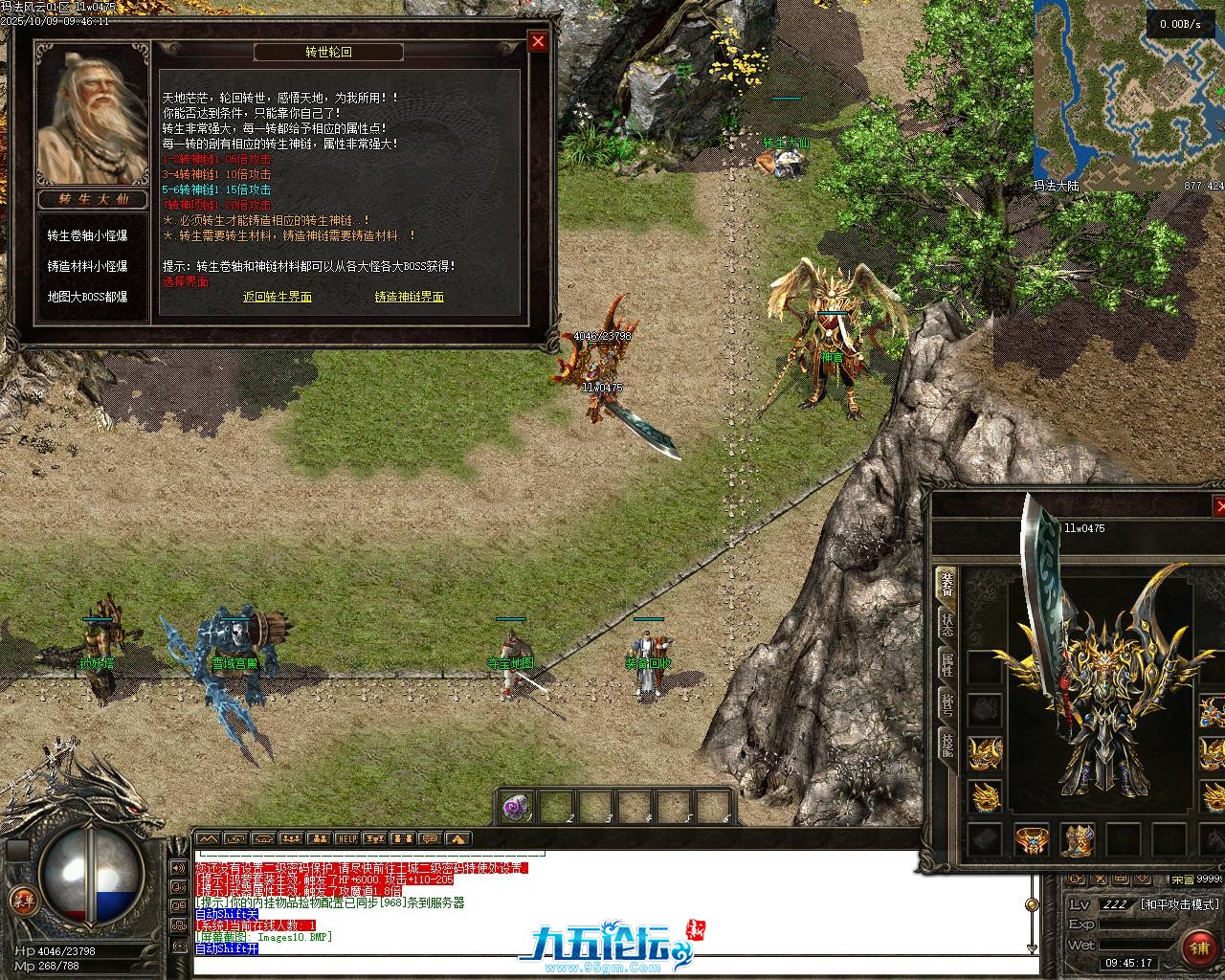Open the 称号 tab
Screen dimensions: 1225x980
[x=947, y=705]
